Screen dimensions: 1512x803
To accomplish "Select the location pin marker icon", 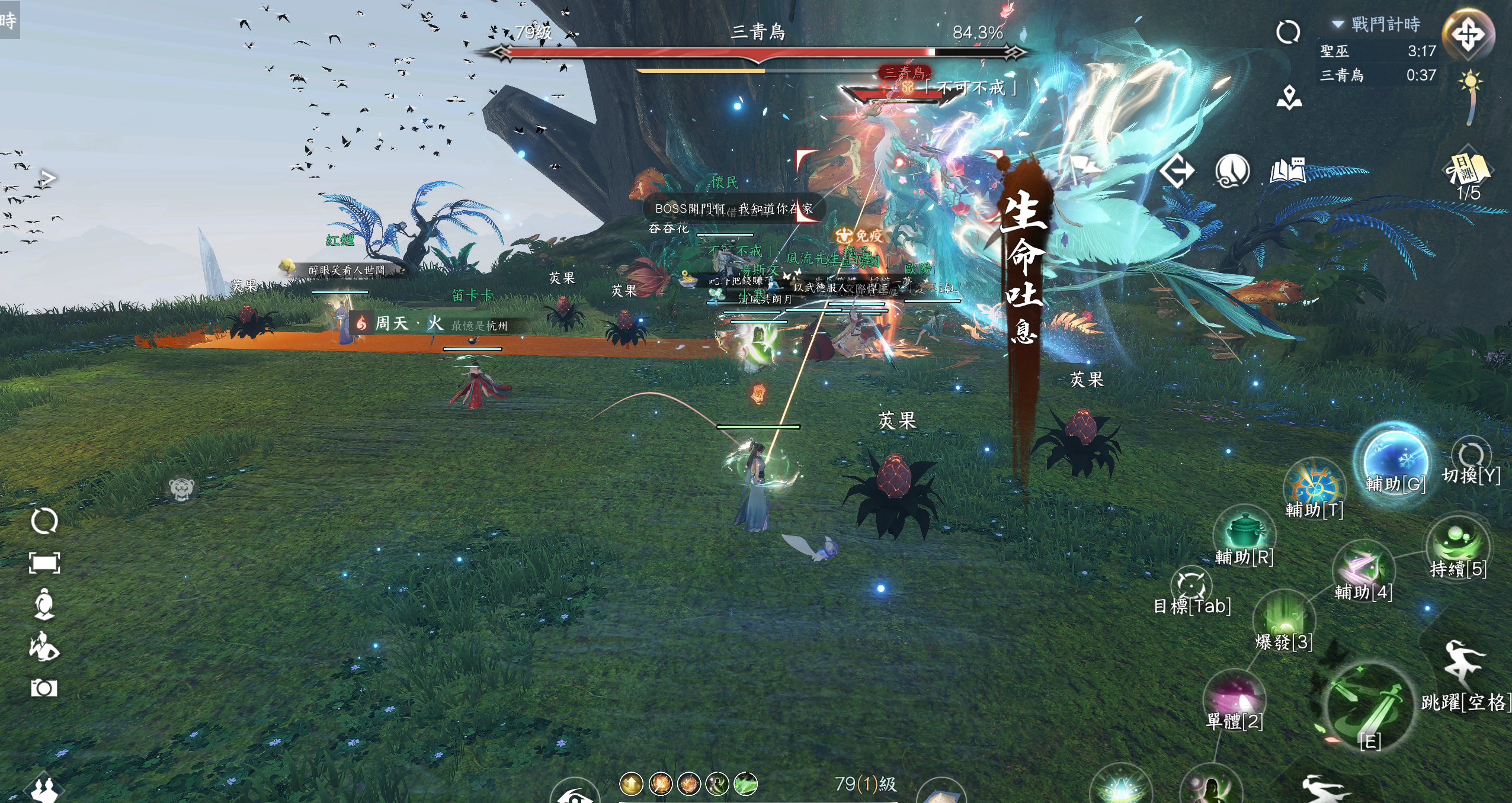I will pos(1289,98).
